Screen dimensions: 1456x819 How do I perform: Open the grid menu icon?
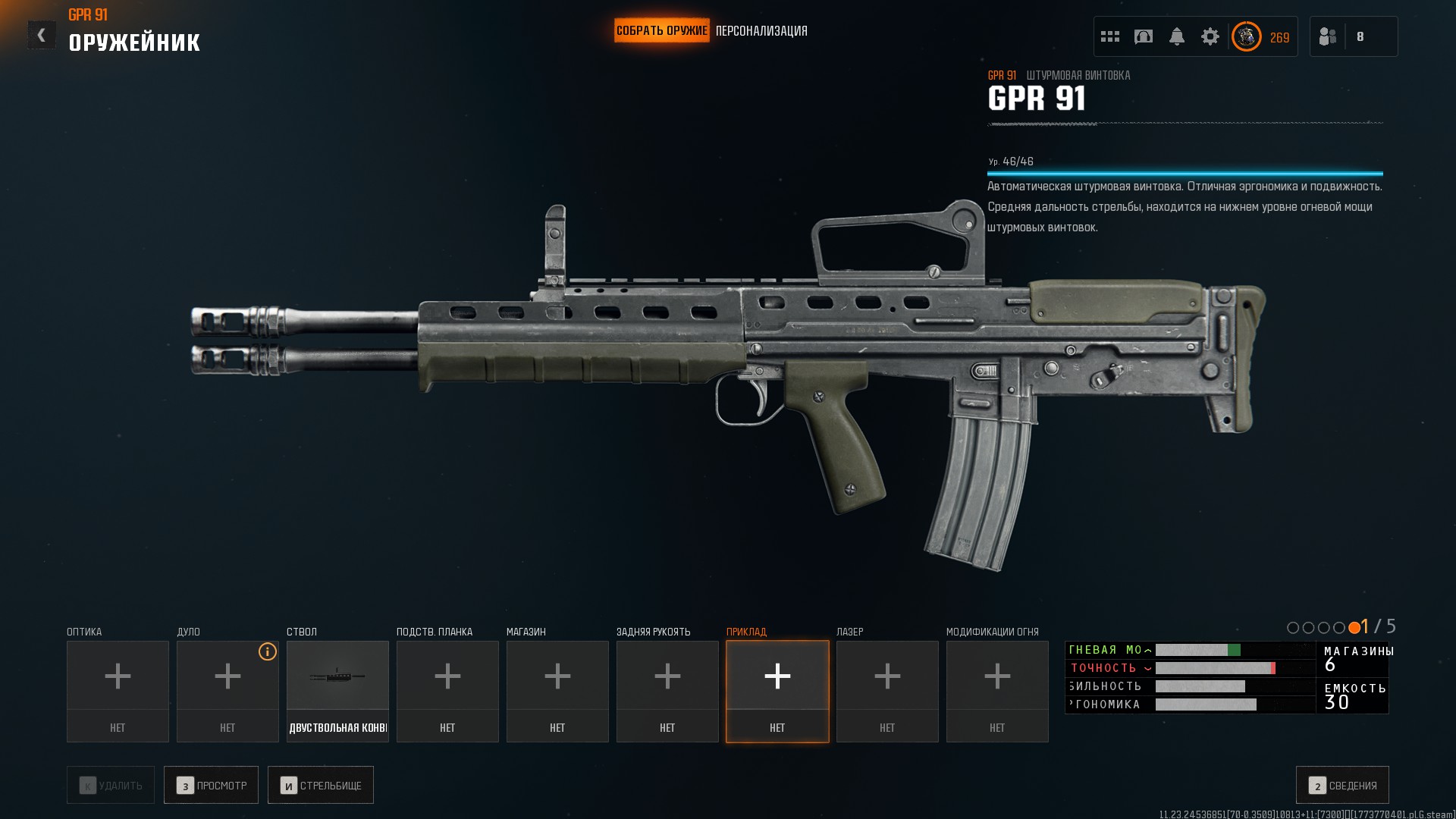coord(1110,36)
